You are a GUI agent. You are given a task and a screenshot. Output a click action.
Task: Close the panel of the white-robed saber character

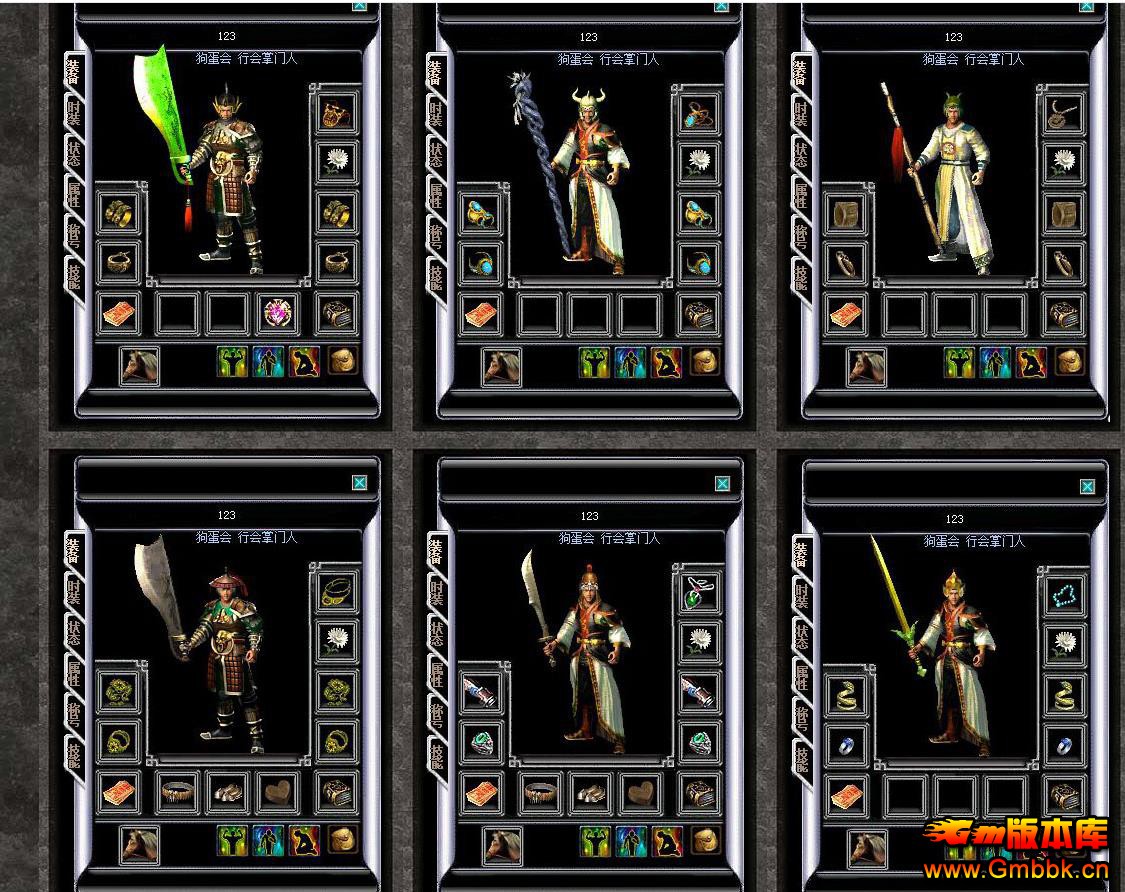coord(722,483)
